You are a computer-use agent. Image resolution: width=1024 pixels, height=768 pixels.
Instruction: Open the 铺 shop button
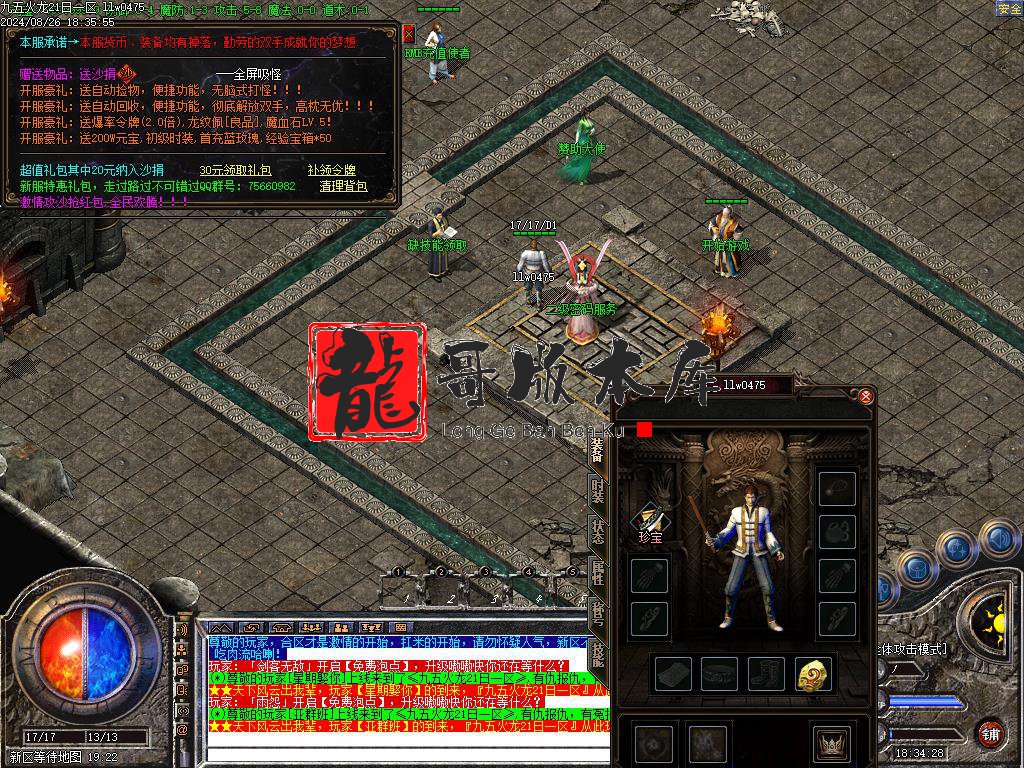(990, 732)
